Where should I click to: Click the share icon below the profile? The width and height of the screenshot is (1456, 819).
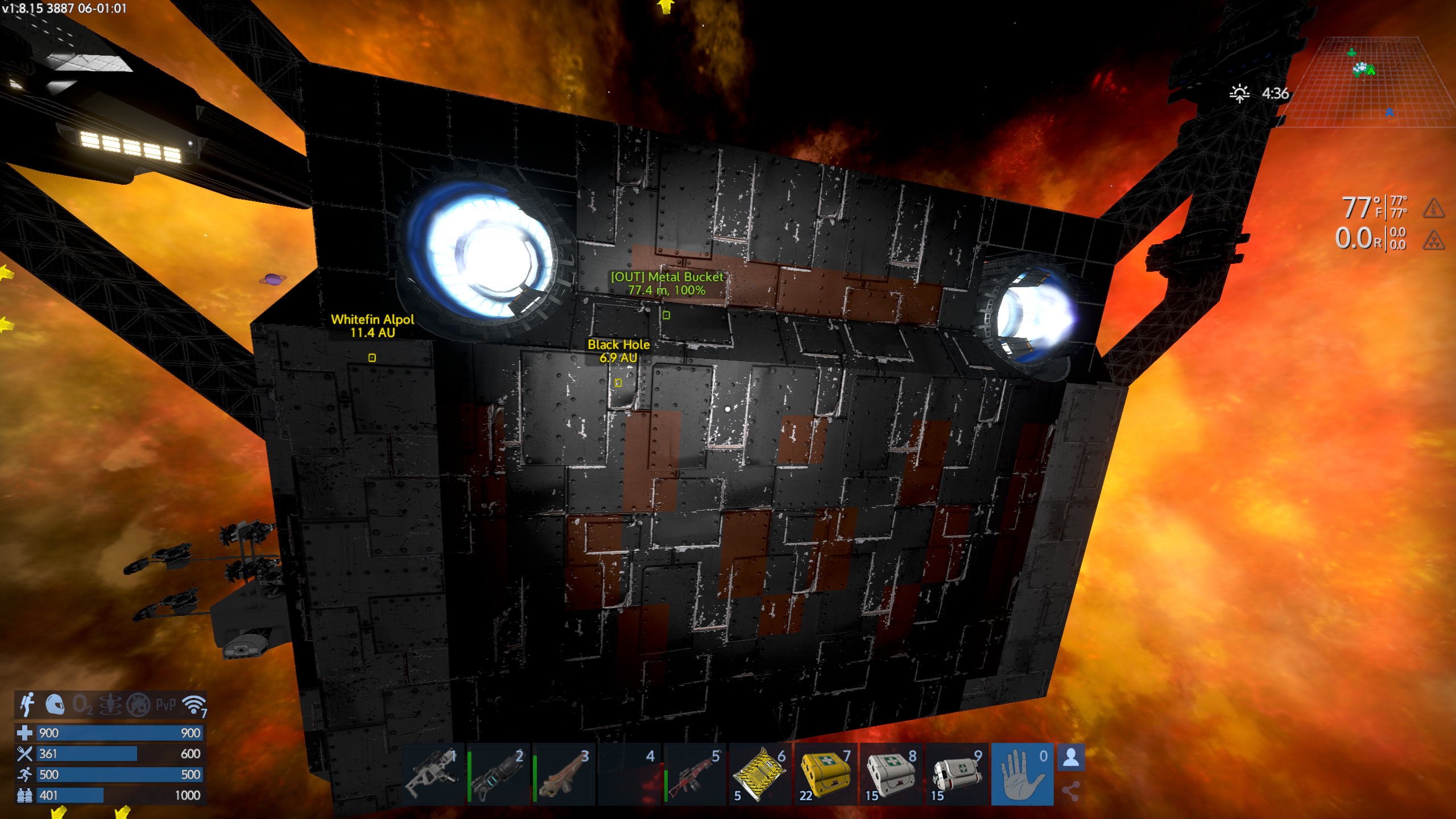coord(1071,791)
